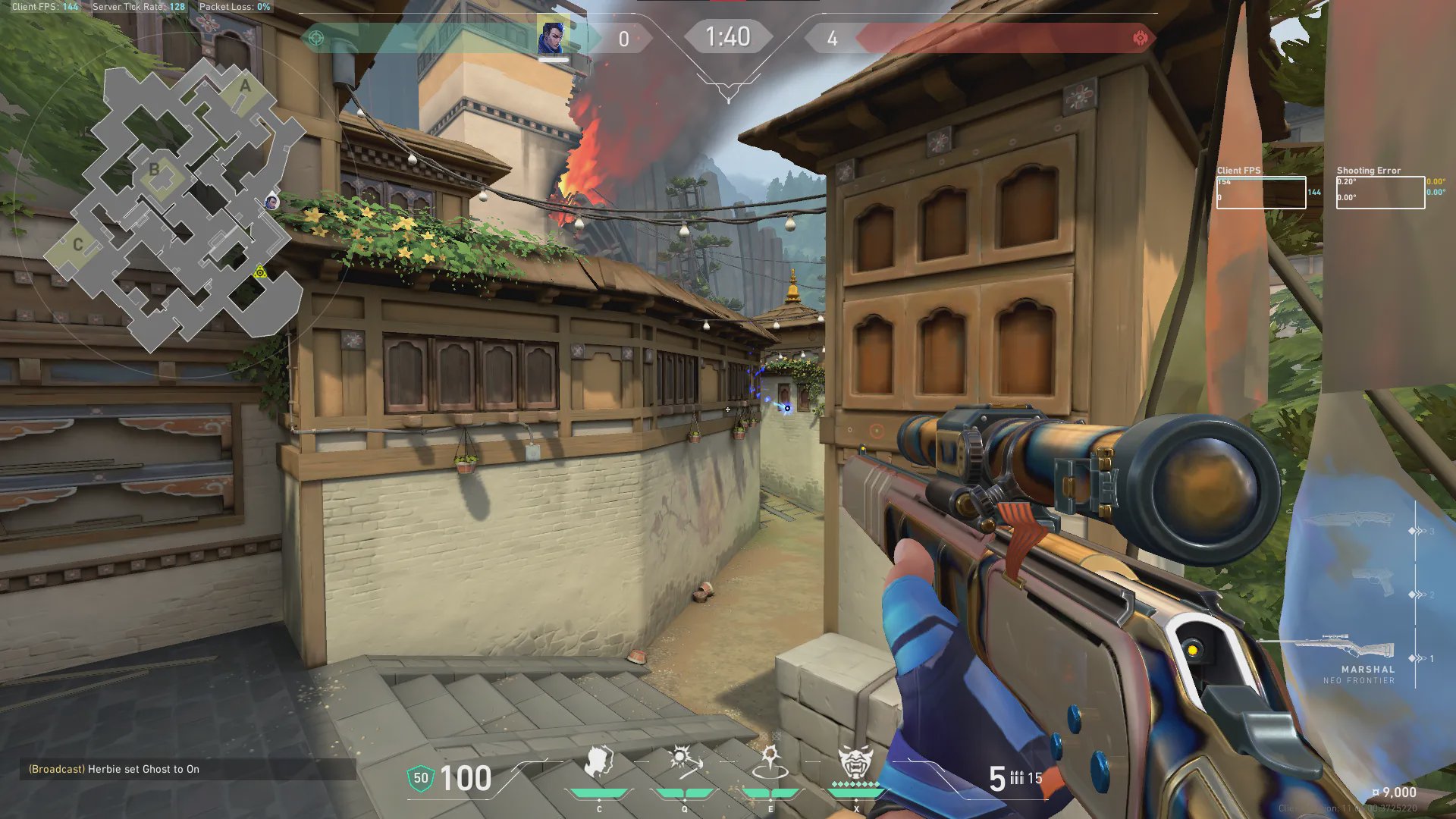Click the minimap in the corner

[174, 205]
